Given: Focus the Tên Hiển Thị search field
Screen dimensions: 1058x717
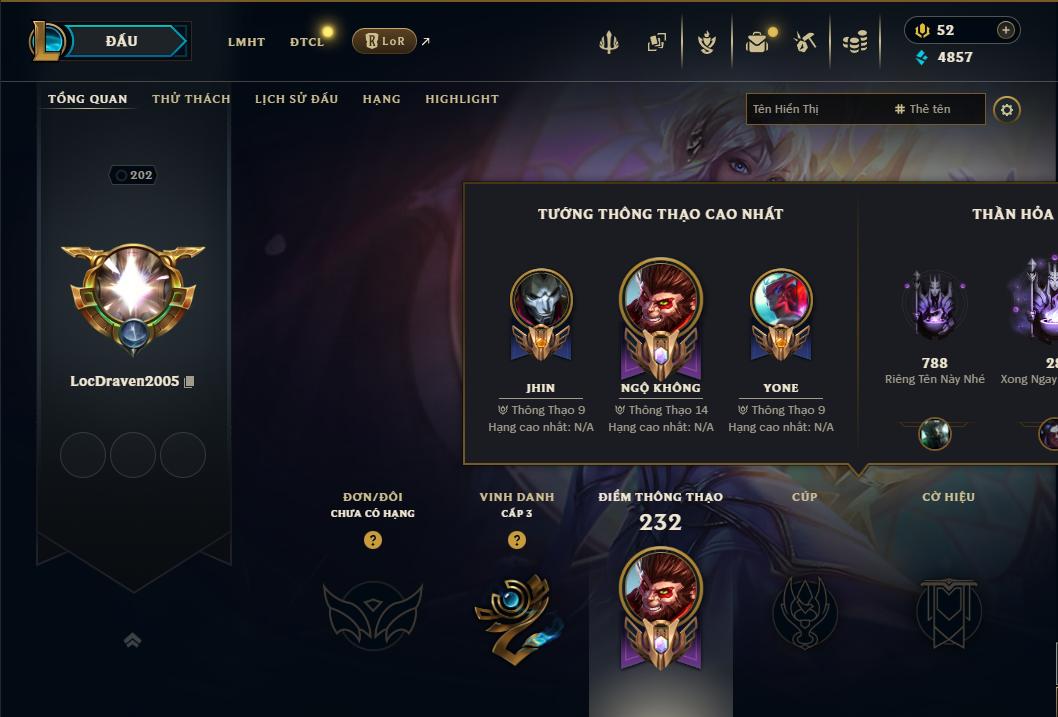Looking at the screenshot, I should pyautogui.click(x=815, y=109).
